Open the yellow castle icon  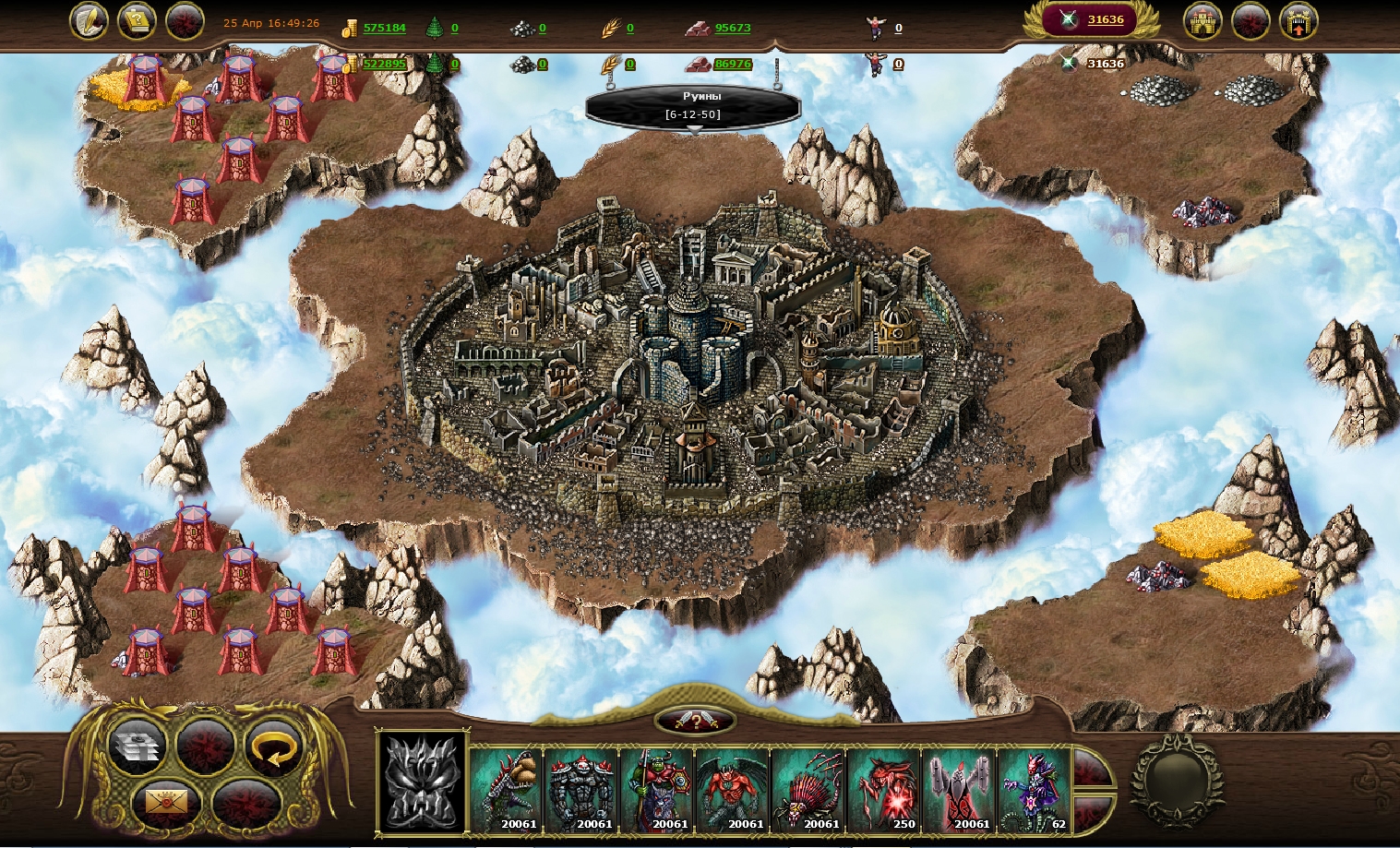(1203, 21)
